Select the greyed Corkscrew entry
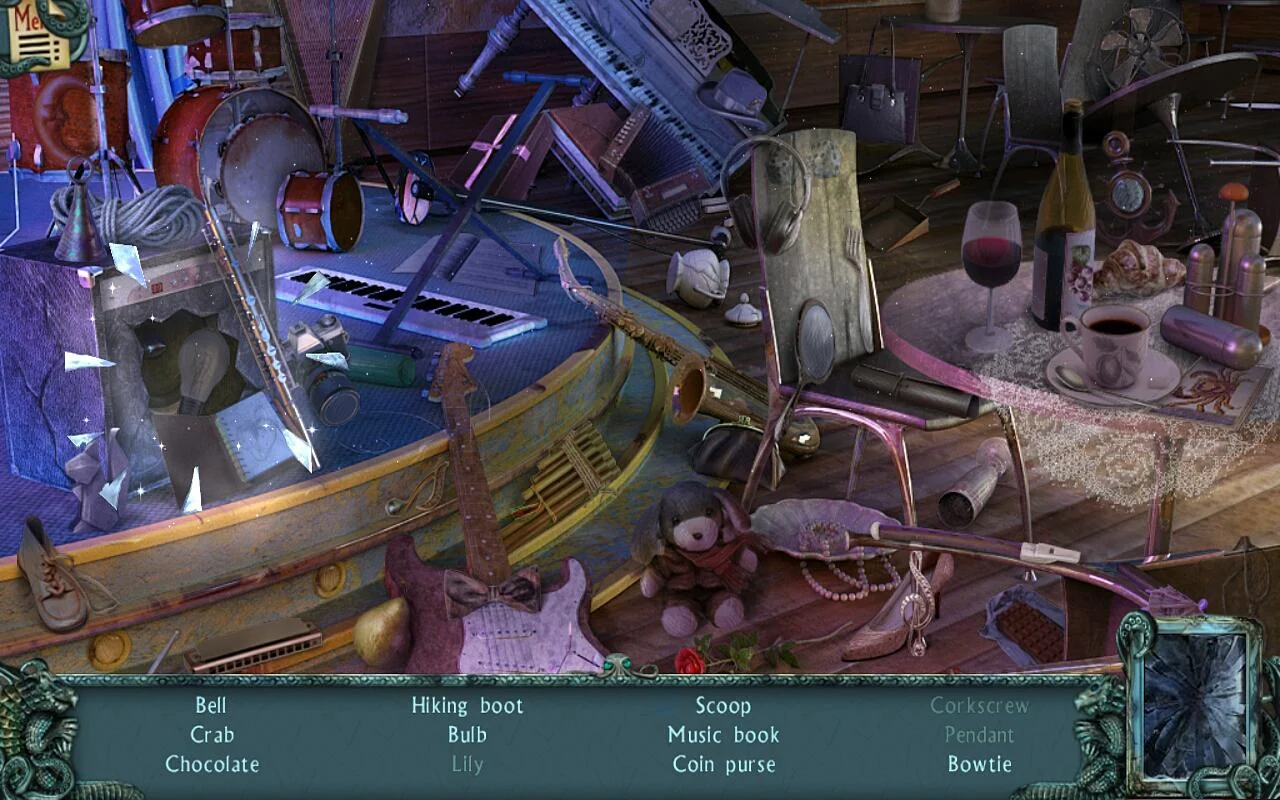The height and width of the screenshot is (800, 1280). click(979, 706)
